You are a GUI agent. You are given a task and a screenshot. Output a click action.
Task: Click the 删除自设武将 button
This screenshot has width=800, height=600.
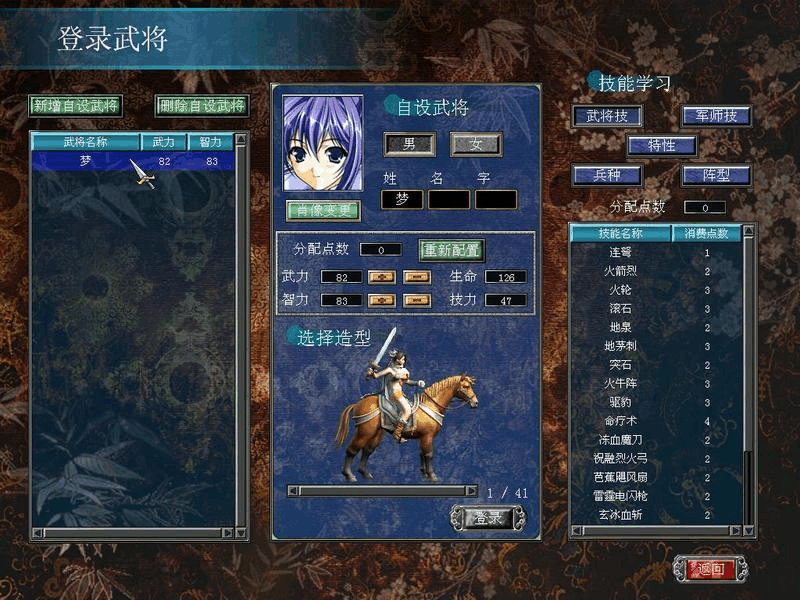pyautogui.click(x=201, y=105)
